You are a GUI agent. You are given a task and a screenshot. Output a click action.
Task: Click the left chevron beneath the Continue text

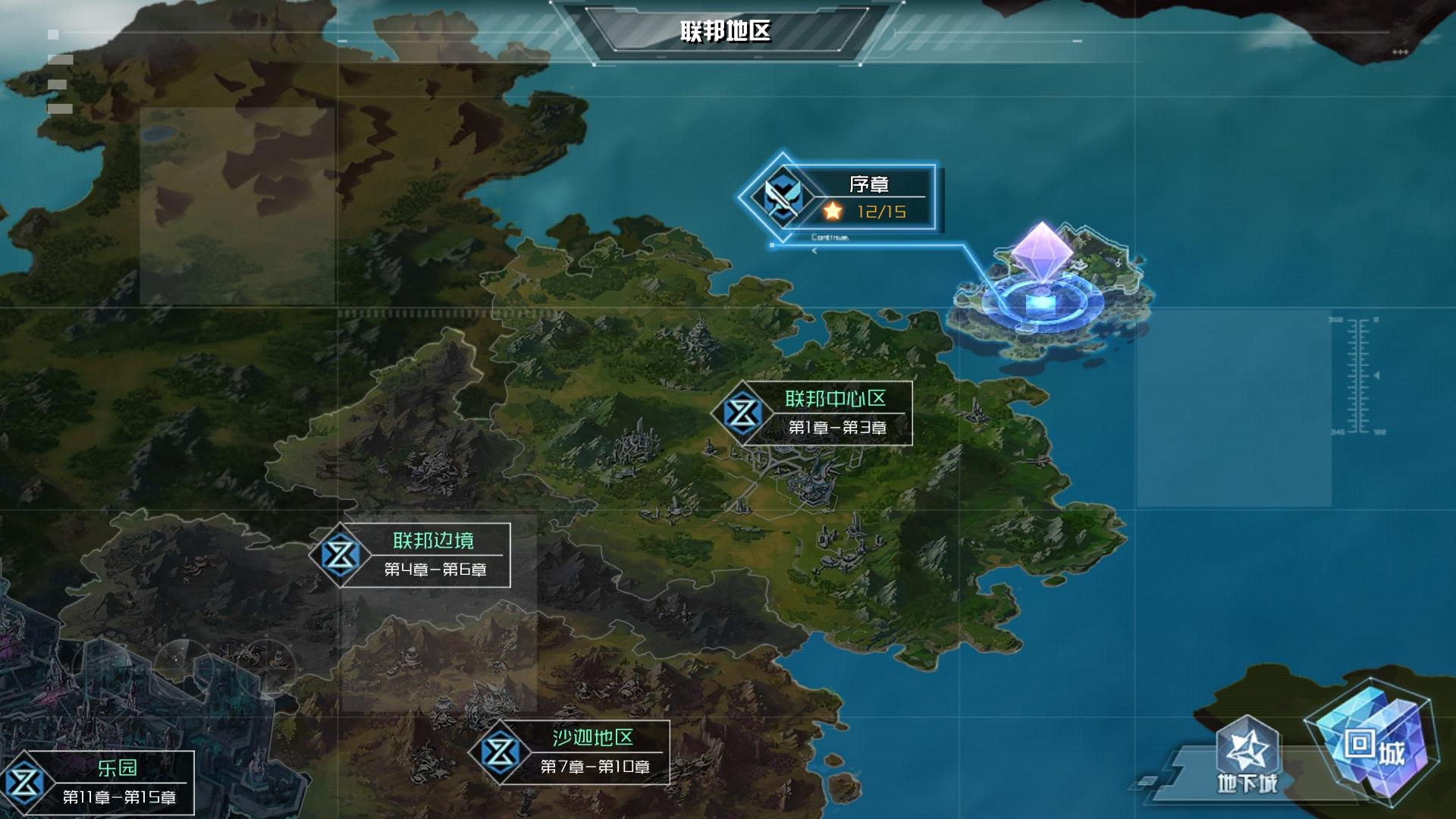pos(814,251)
